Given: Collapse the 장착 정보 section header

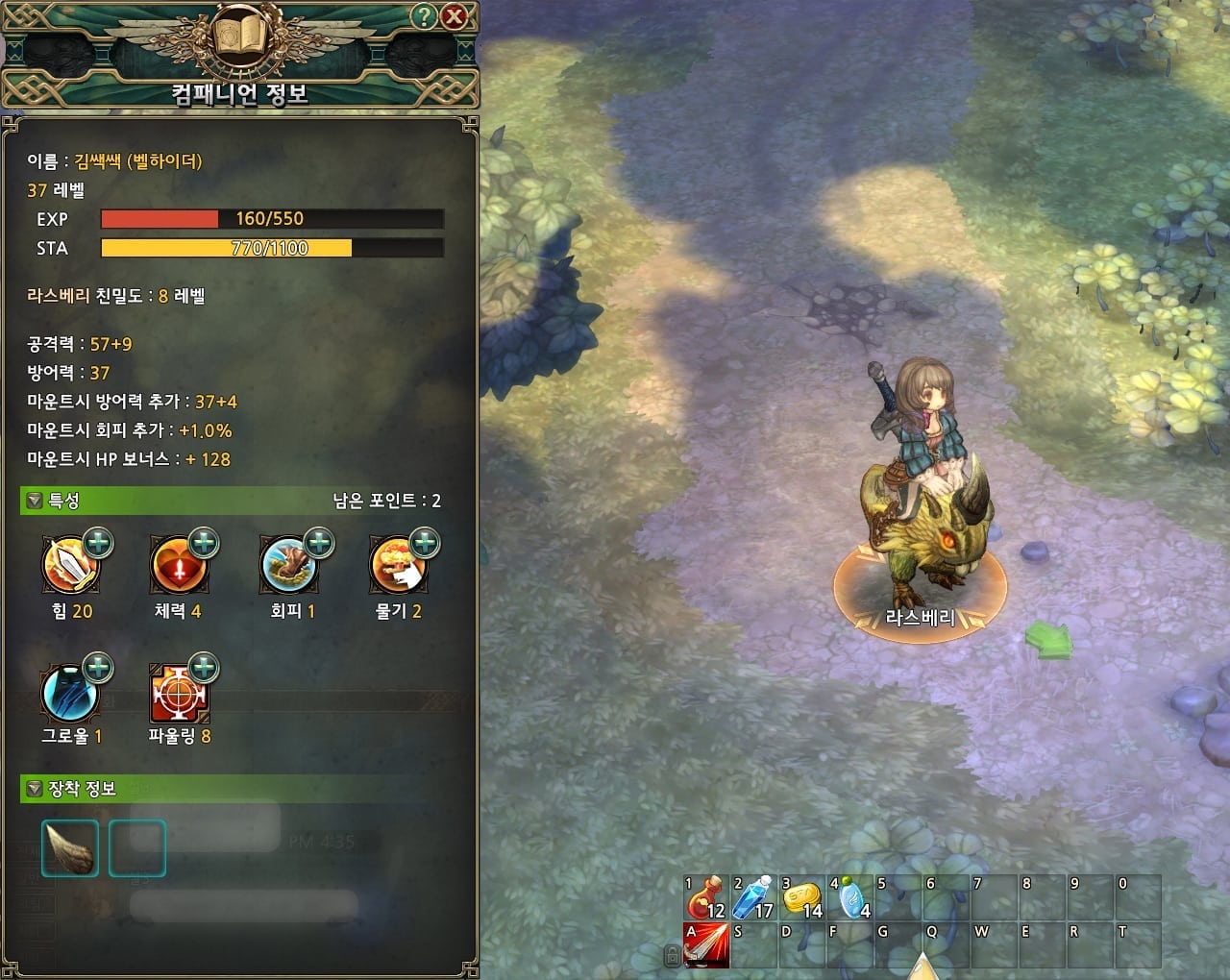Looking at the screenshot, I should tap(35, 789).
